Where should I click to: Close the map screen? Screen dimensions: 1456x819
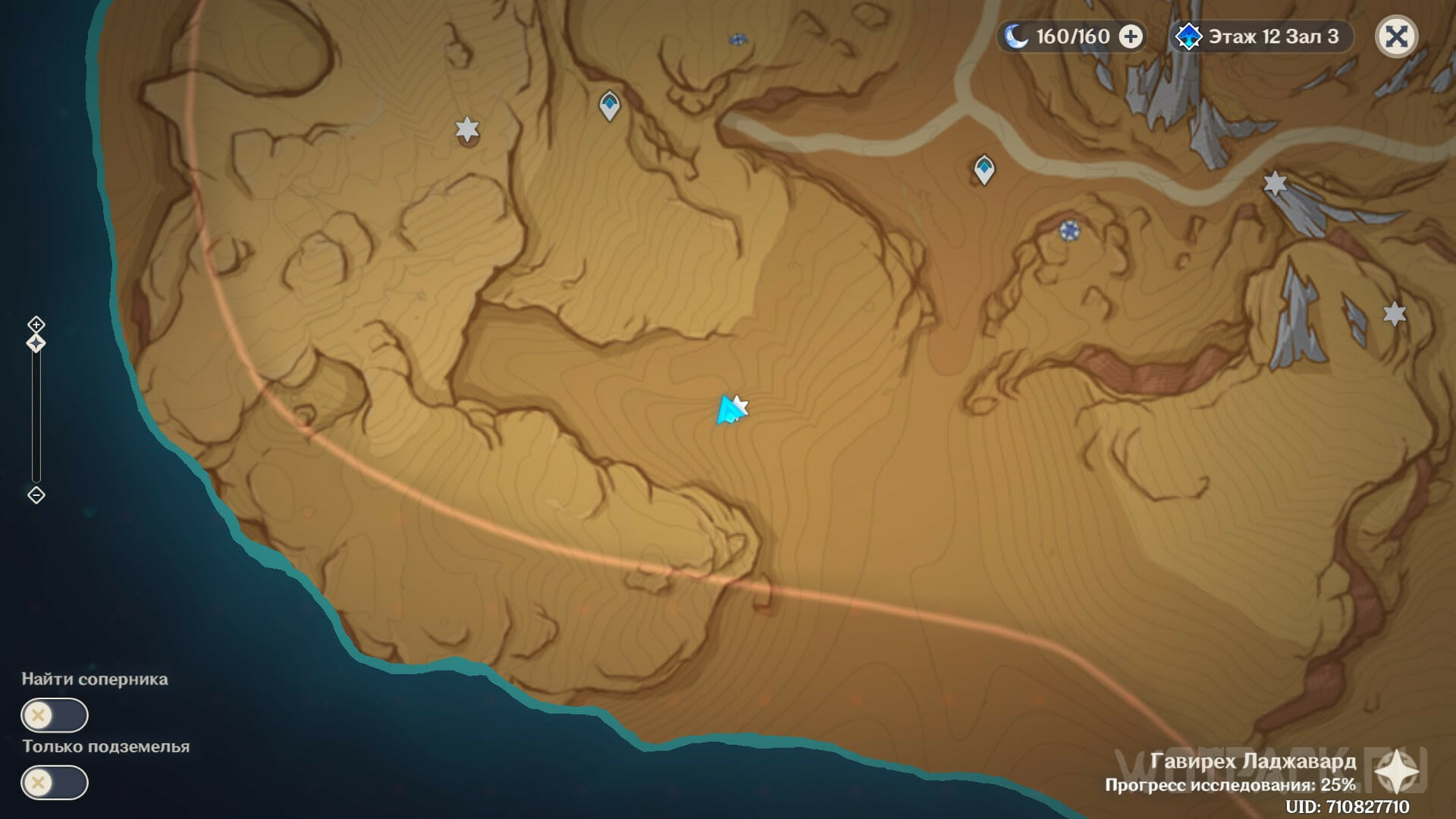[1396, 36]
